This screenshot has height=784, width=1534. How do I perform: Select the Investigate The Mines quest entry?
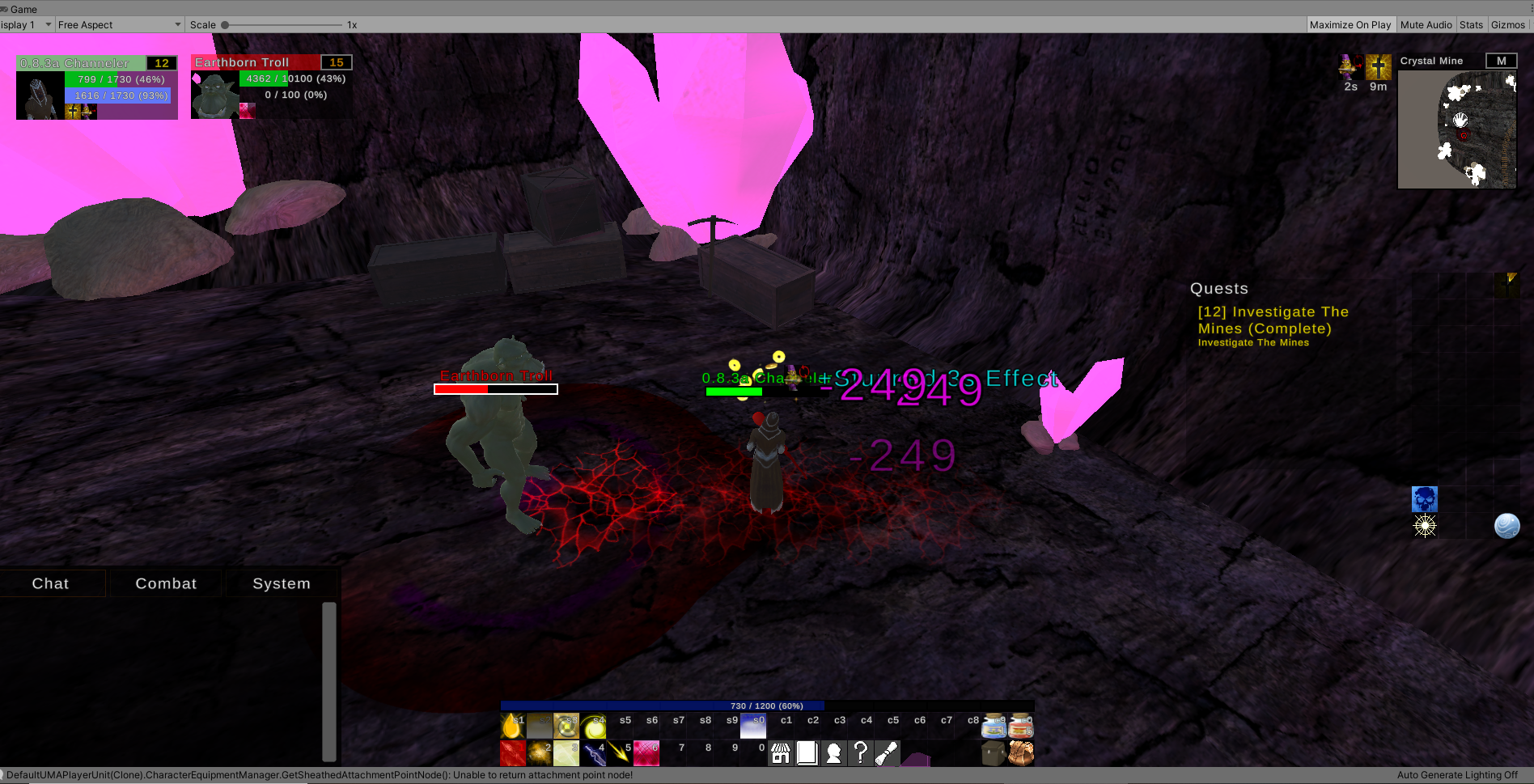point(1272,320)
